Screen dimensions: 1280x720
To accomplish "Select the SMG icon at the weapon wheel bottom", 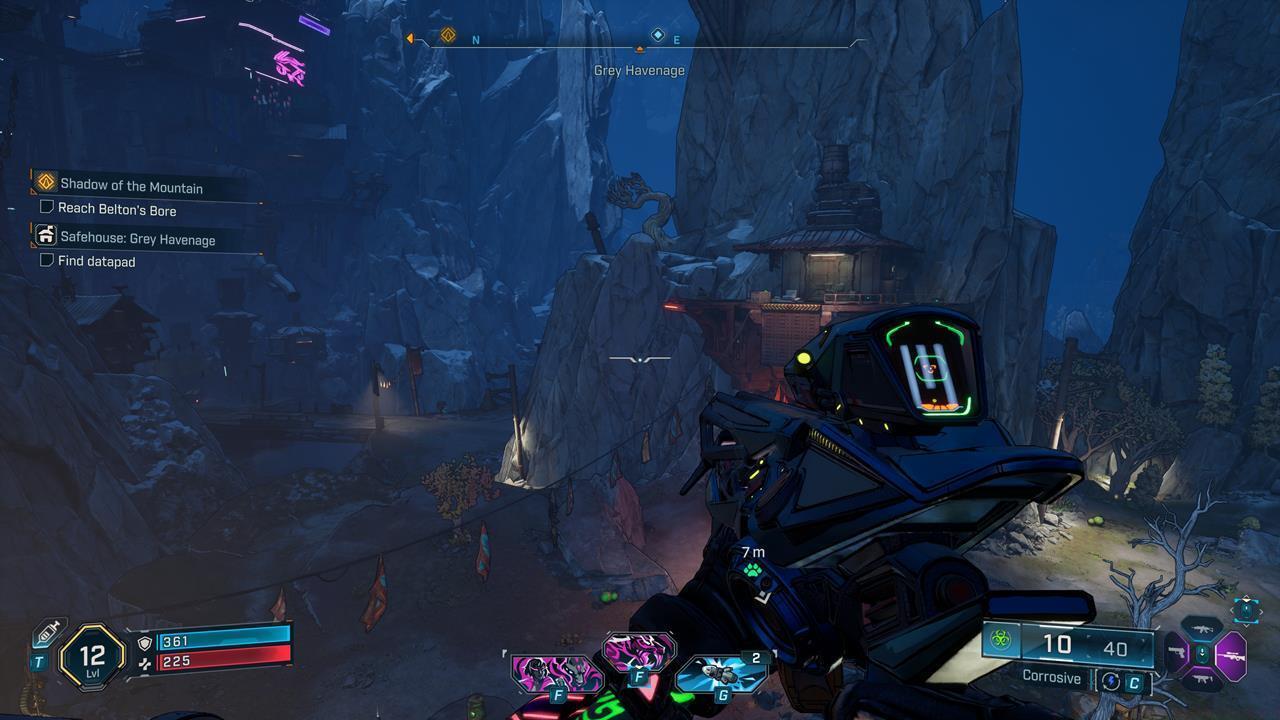I will pyautogui.click(x=1204, y=678).
